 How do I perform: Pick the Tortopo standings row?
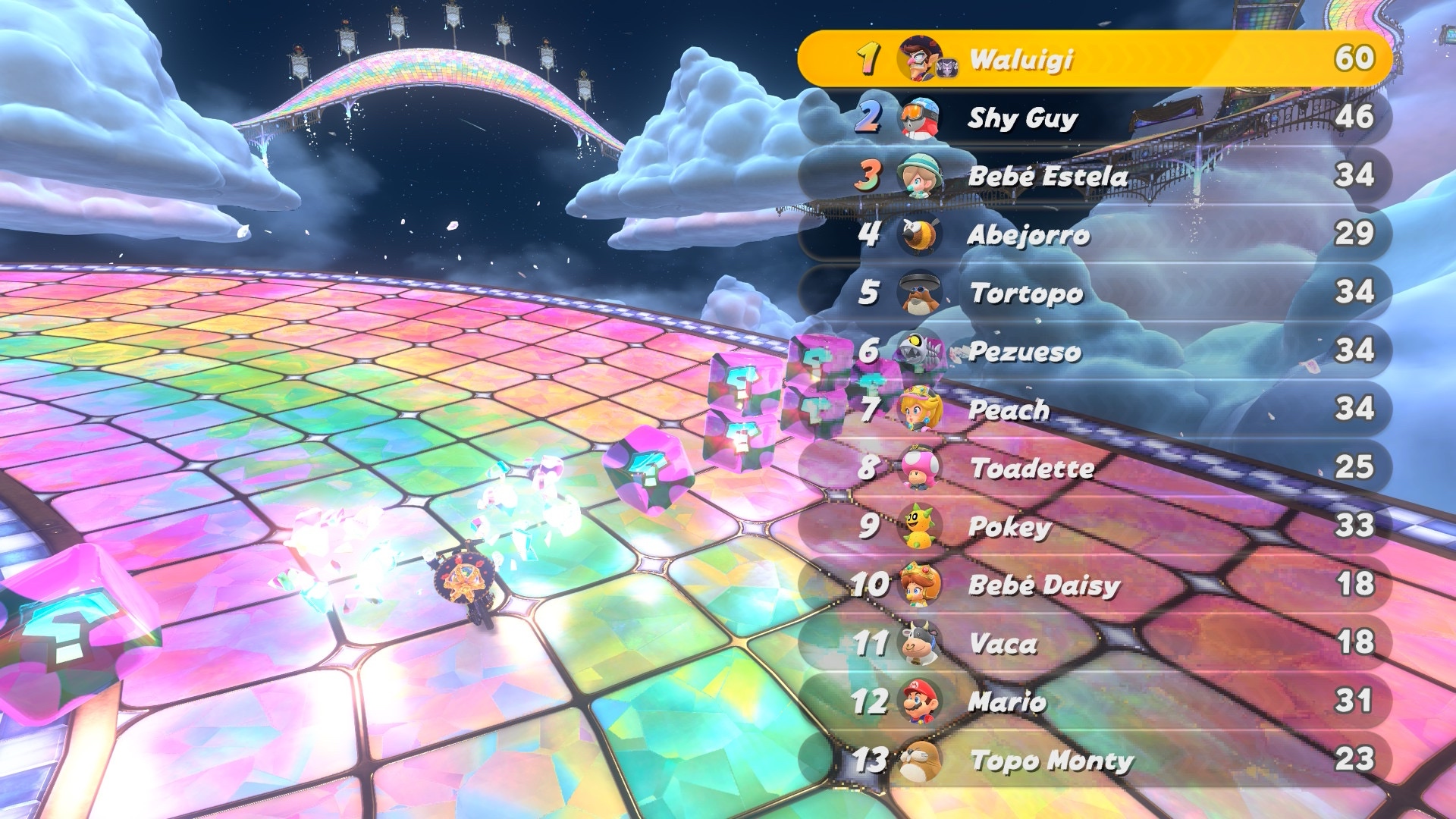point(1095,293)
